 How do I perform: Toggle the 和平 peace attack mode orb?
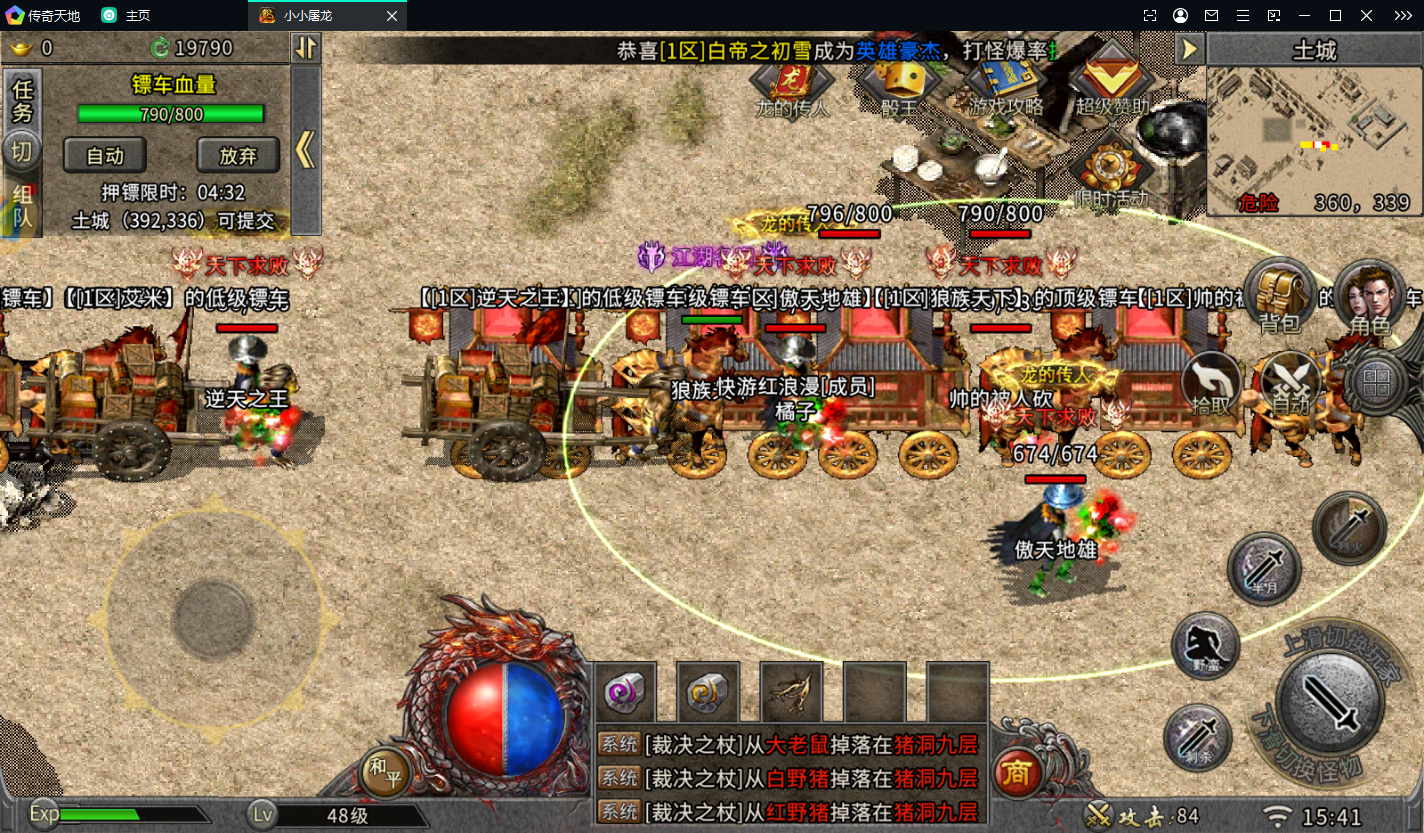tap(386, 773)
